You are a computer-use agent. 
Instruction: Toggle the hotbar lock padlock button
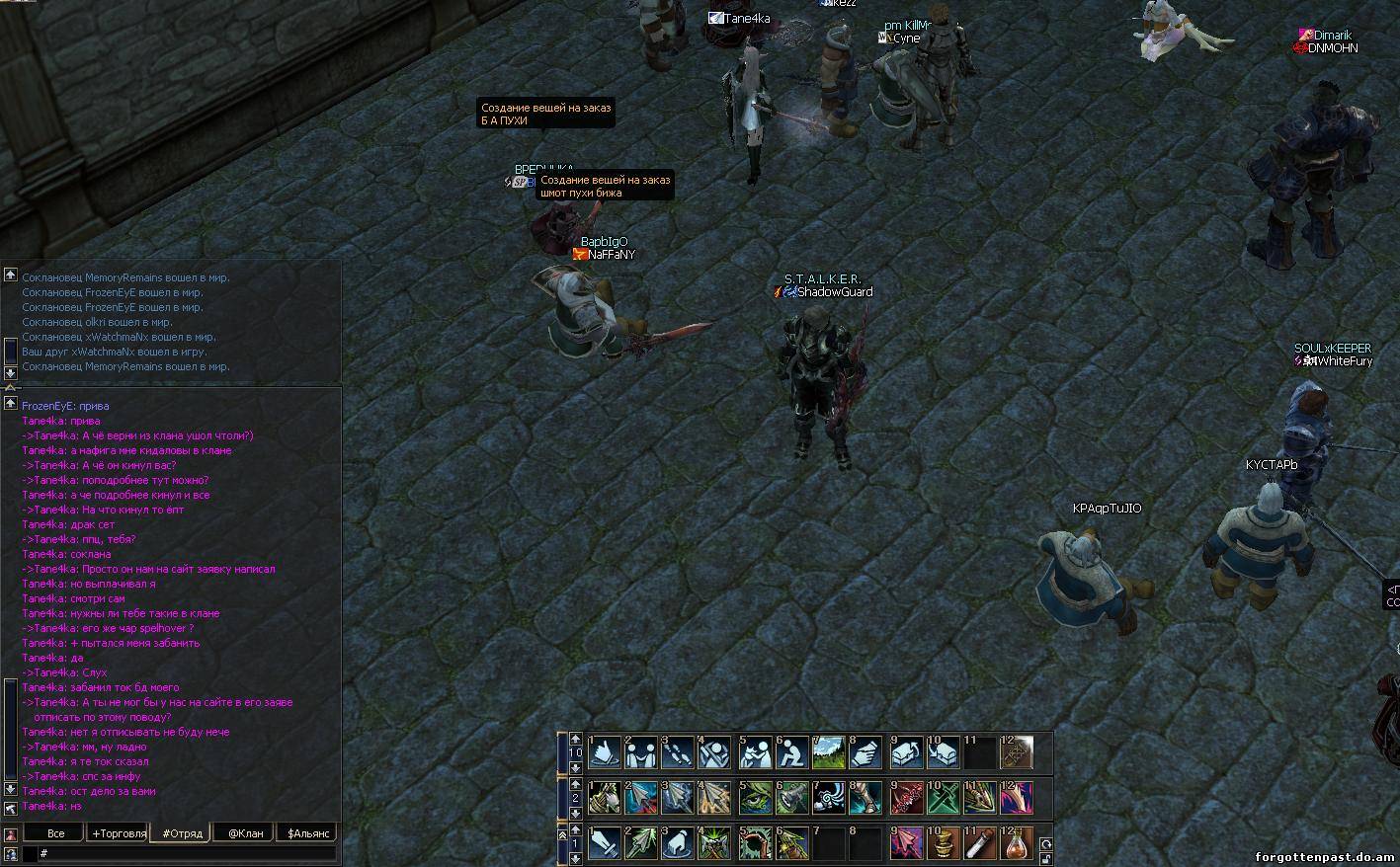coord(1045,859)
